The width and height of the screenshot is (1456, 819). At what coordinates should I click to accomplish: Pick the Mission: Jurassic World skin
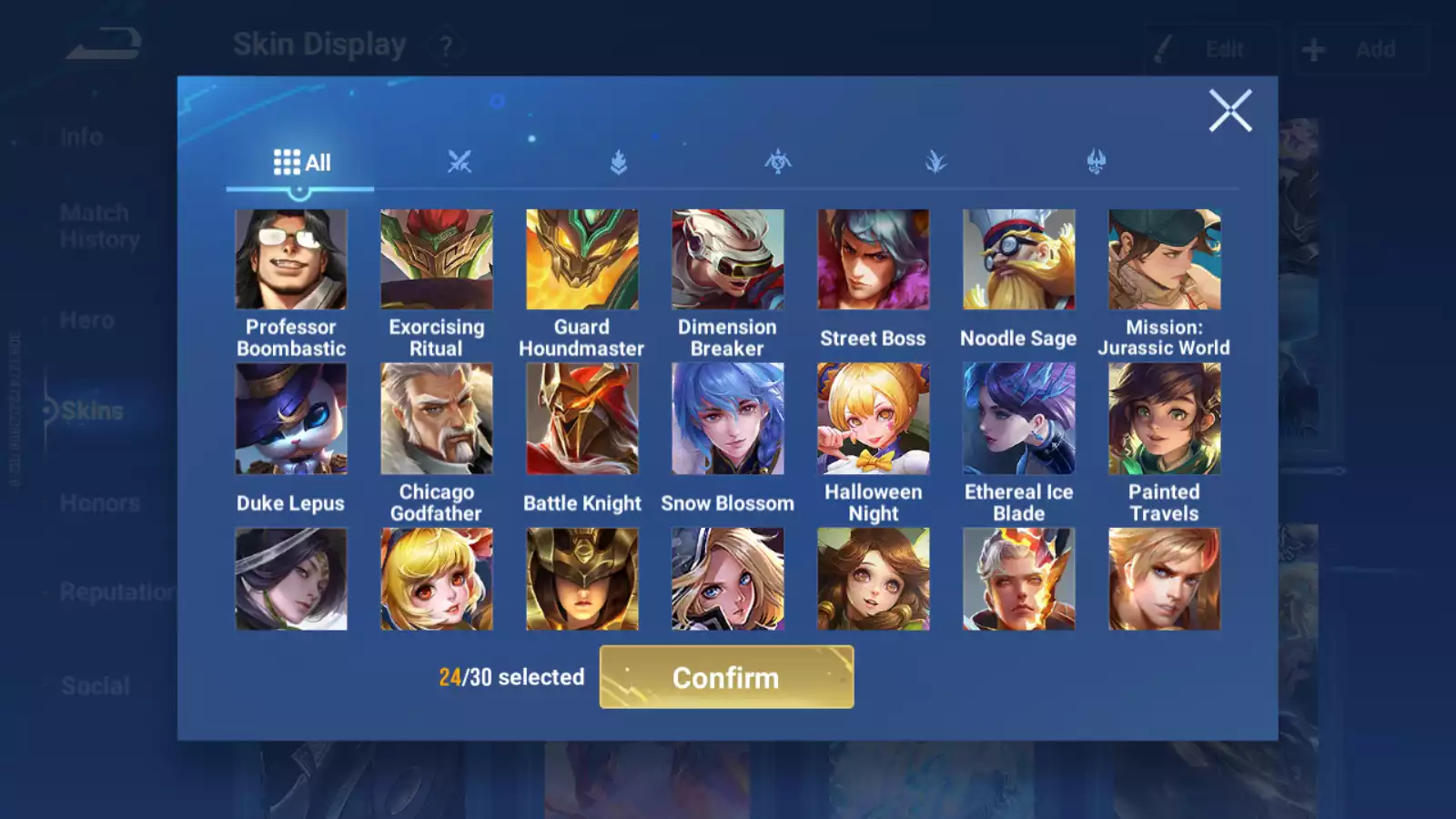[1165, 260]
